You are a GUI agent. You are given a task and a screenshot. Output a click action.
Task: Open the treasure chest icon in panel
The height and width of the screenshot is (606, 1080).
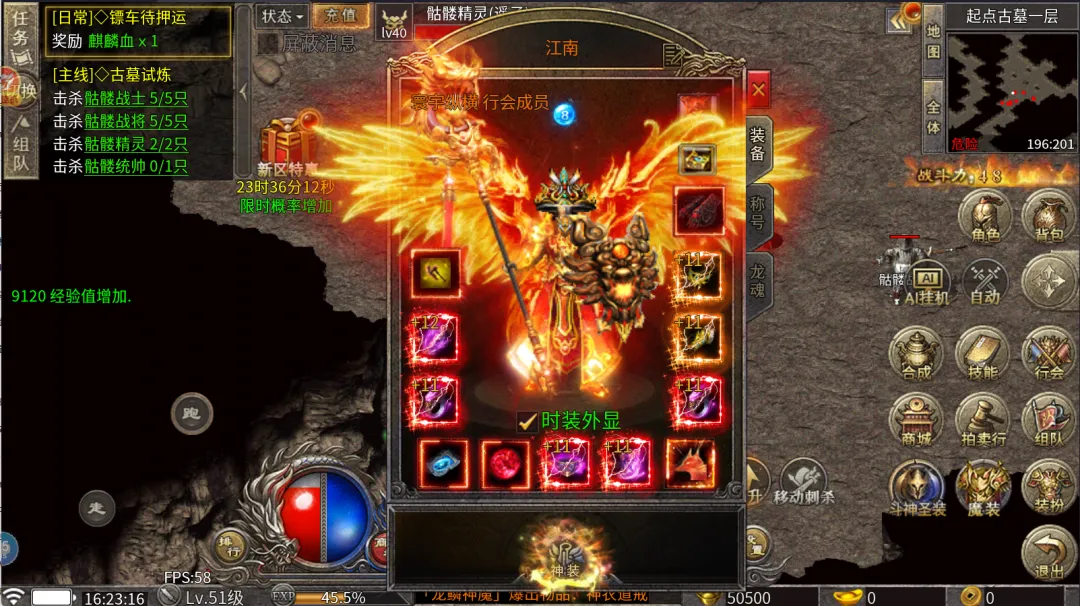pyautogui.click(x=696, y=158)
